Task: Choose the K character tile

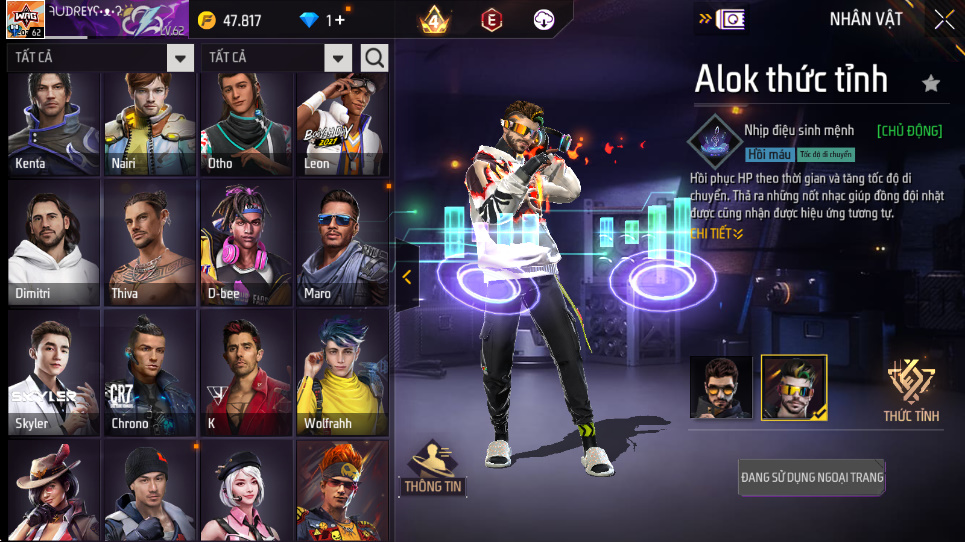Action: (246, 374)
